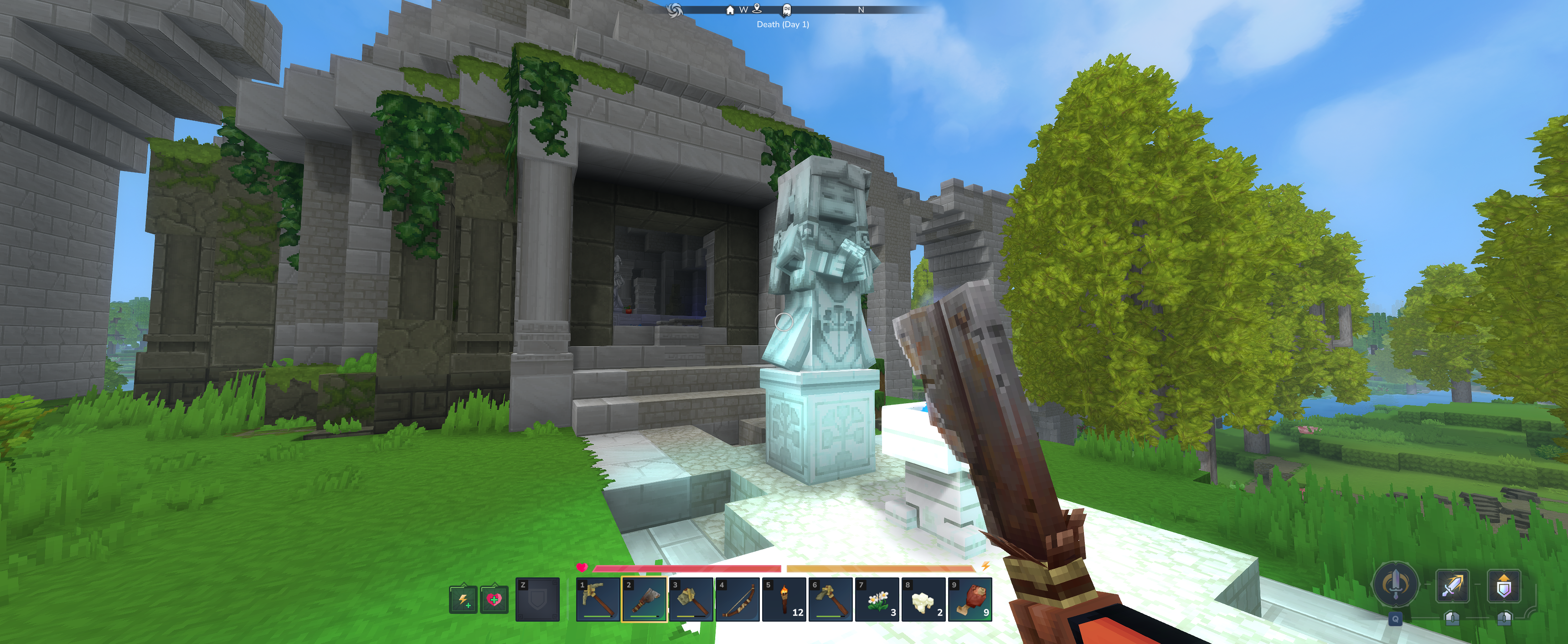The height and width of the screenshot is (644, 1568).
Task: Click the swirl portal marker on compass
Action: pyautogui.click(x=675, y=10)
